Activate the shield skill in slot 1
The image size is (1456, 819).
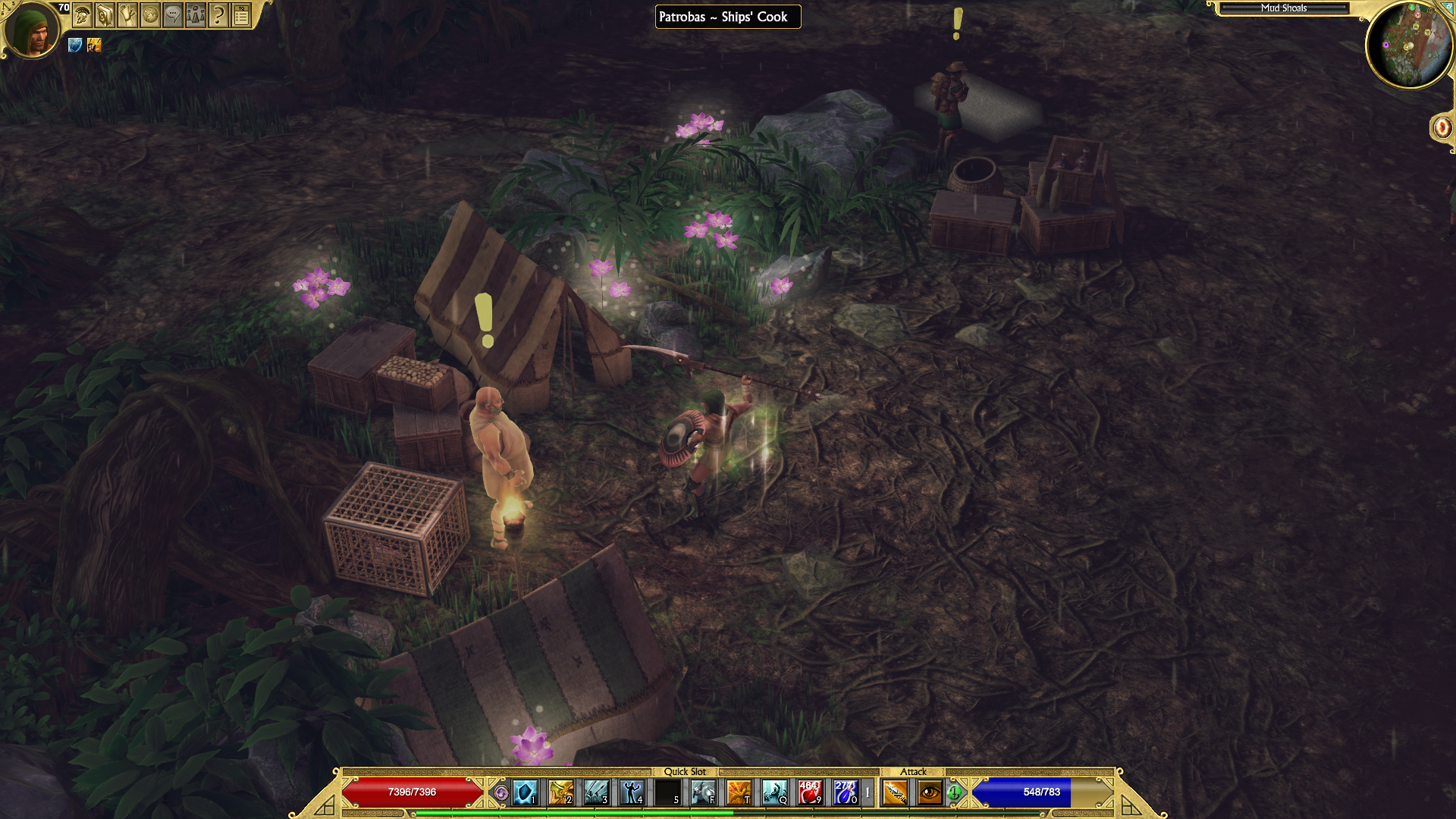point(525,792)
